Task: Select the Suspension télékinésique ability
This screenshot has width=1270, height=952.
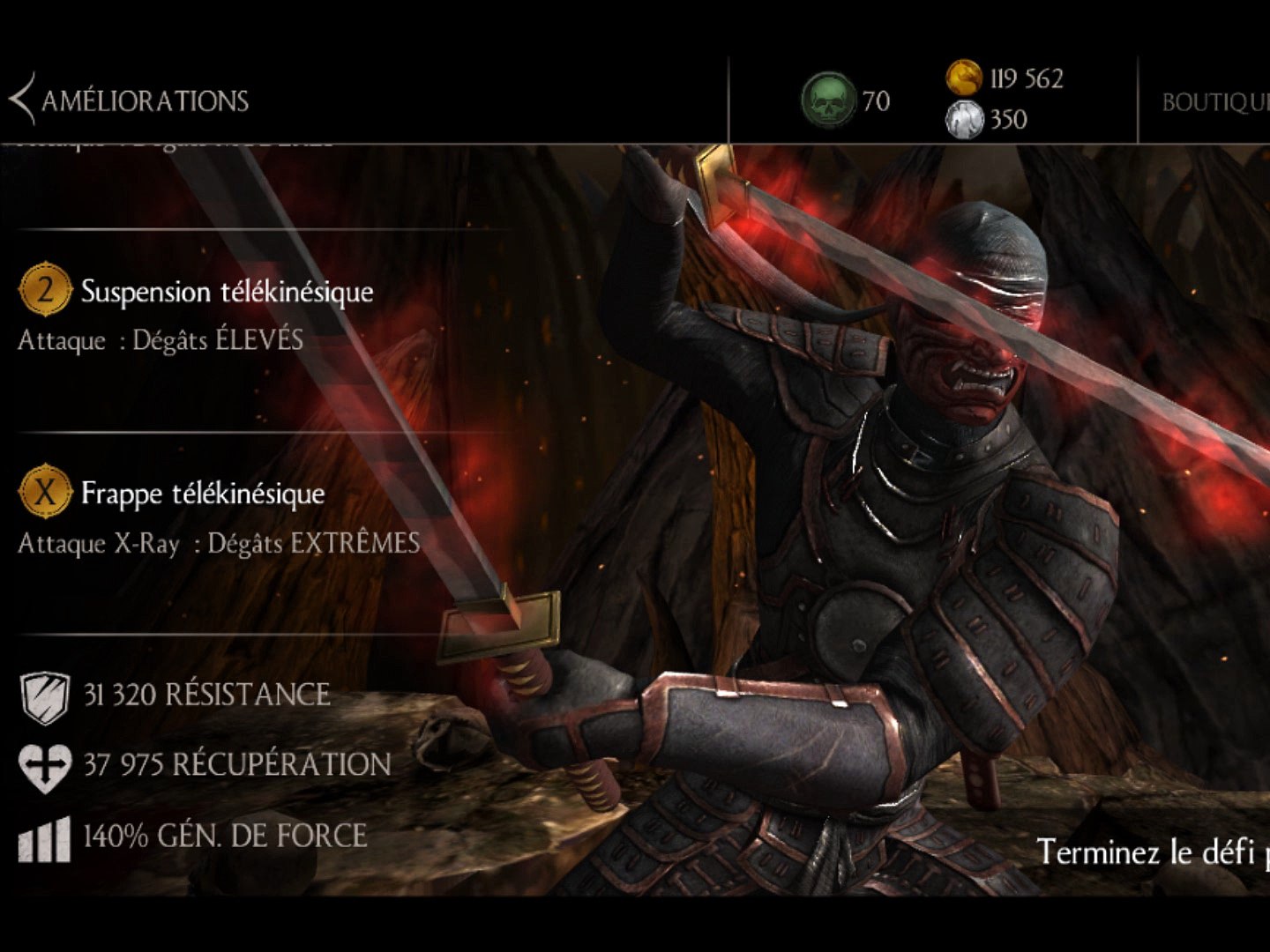Action: pyautogui.click(x=227, y=292)
